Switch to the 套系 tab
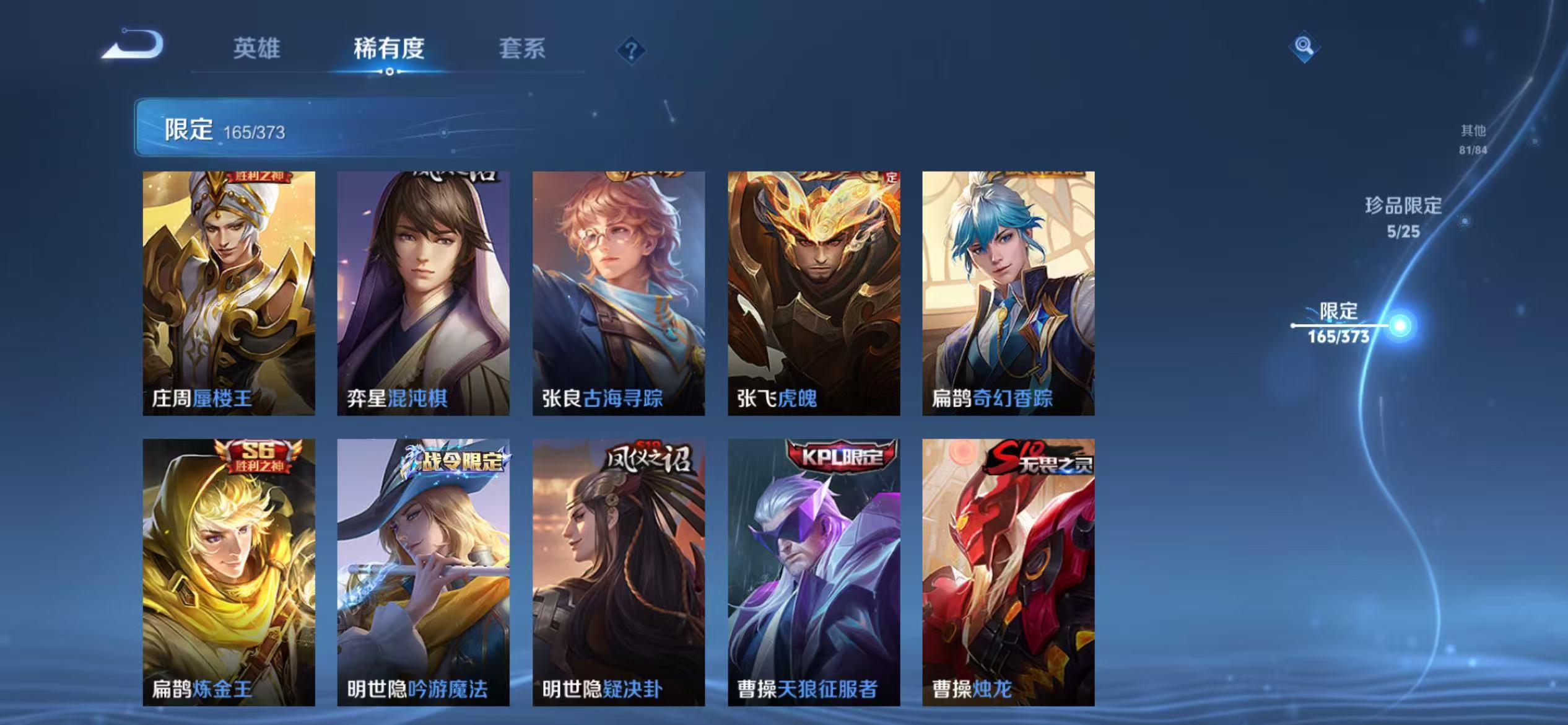Image resolution: width=1568 pixels, height=725 pixels. pyautogui.click(x=523, y=50)
